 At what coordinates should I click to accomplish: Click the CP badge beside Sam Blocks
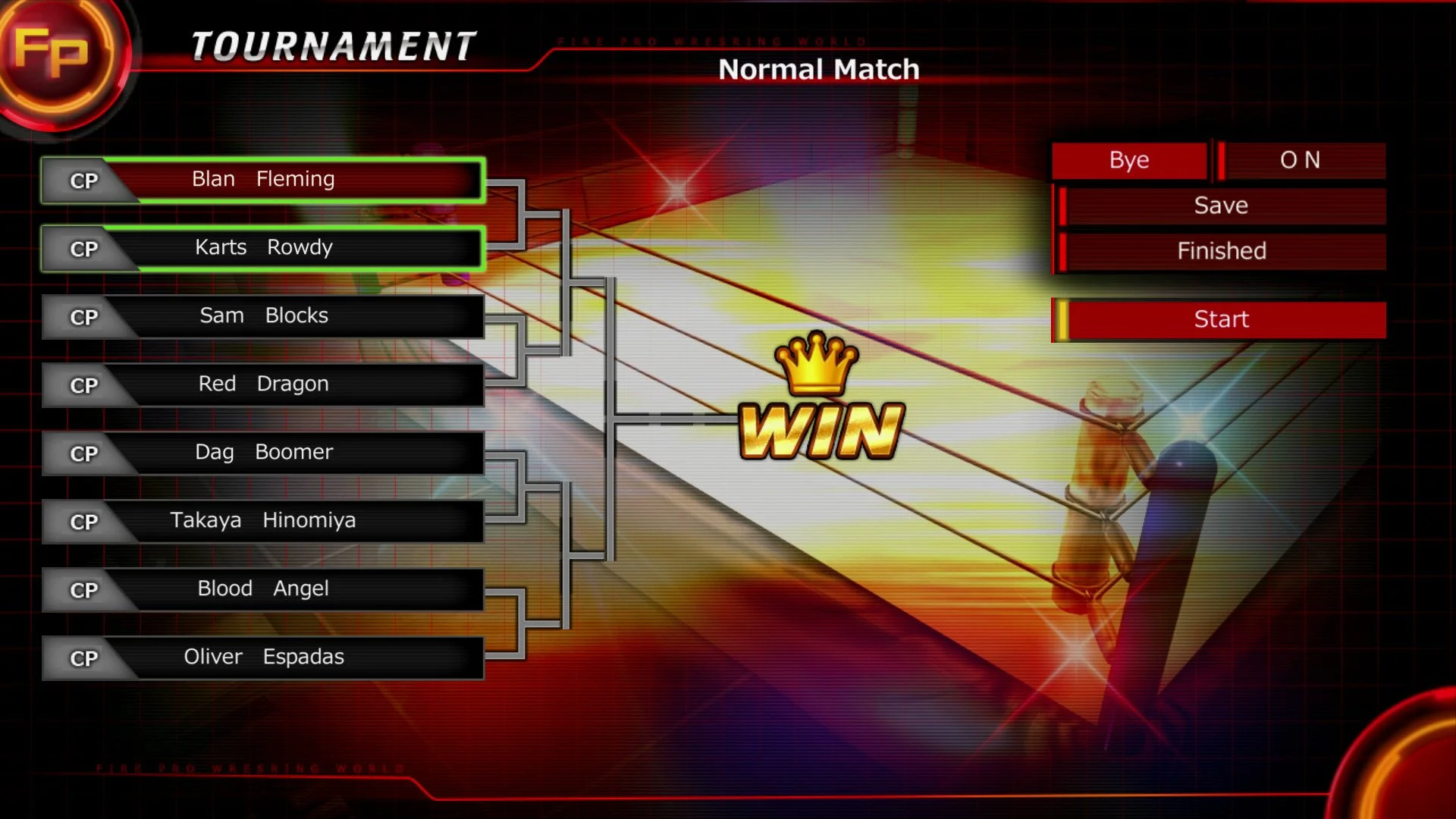[x=83, y=317]
